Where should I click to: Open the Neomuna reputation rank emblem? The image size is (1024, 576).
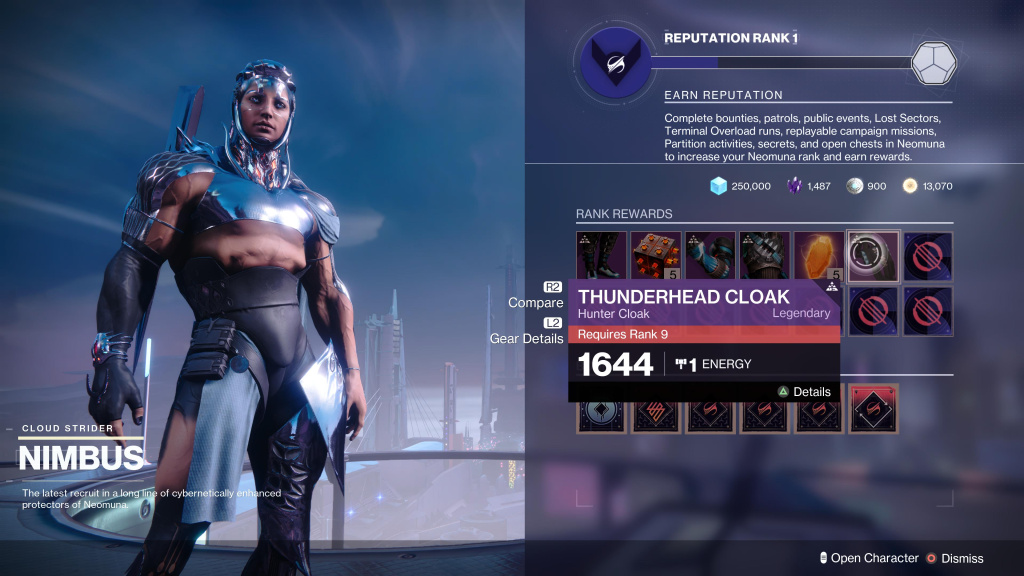click(x=609, y=62)
